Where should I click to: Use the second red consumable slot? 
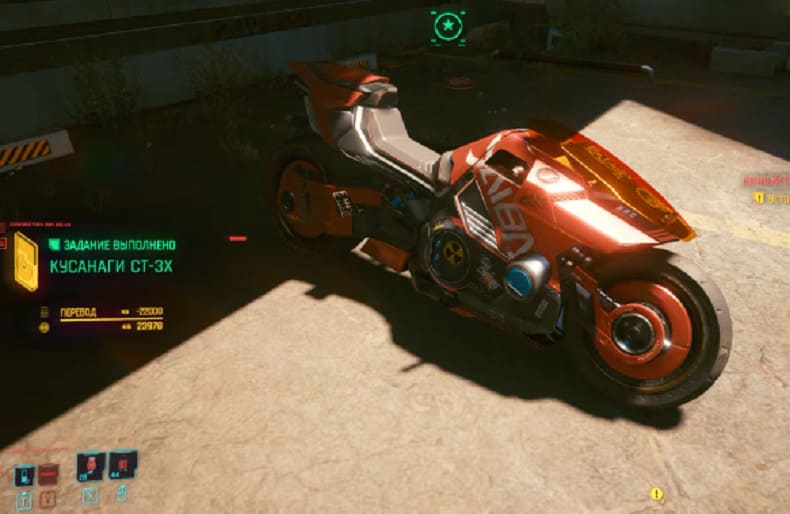click(x=122, y=465)
